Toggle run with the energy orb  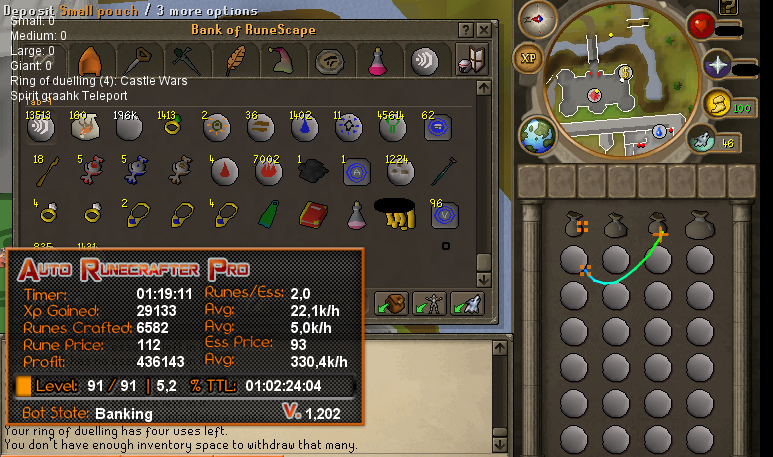[x=716, y=103]
